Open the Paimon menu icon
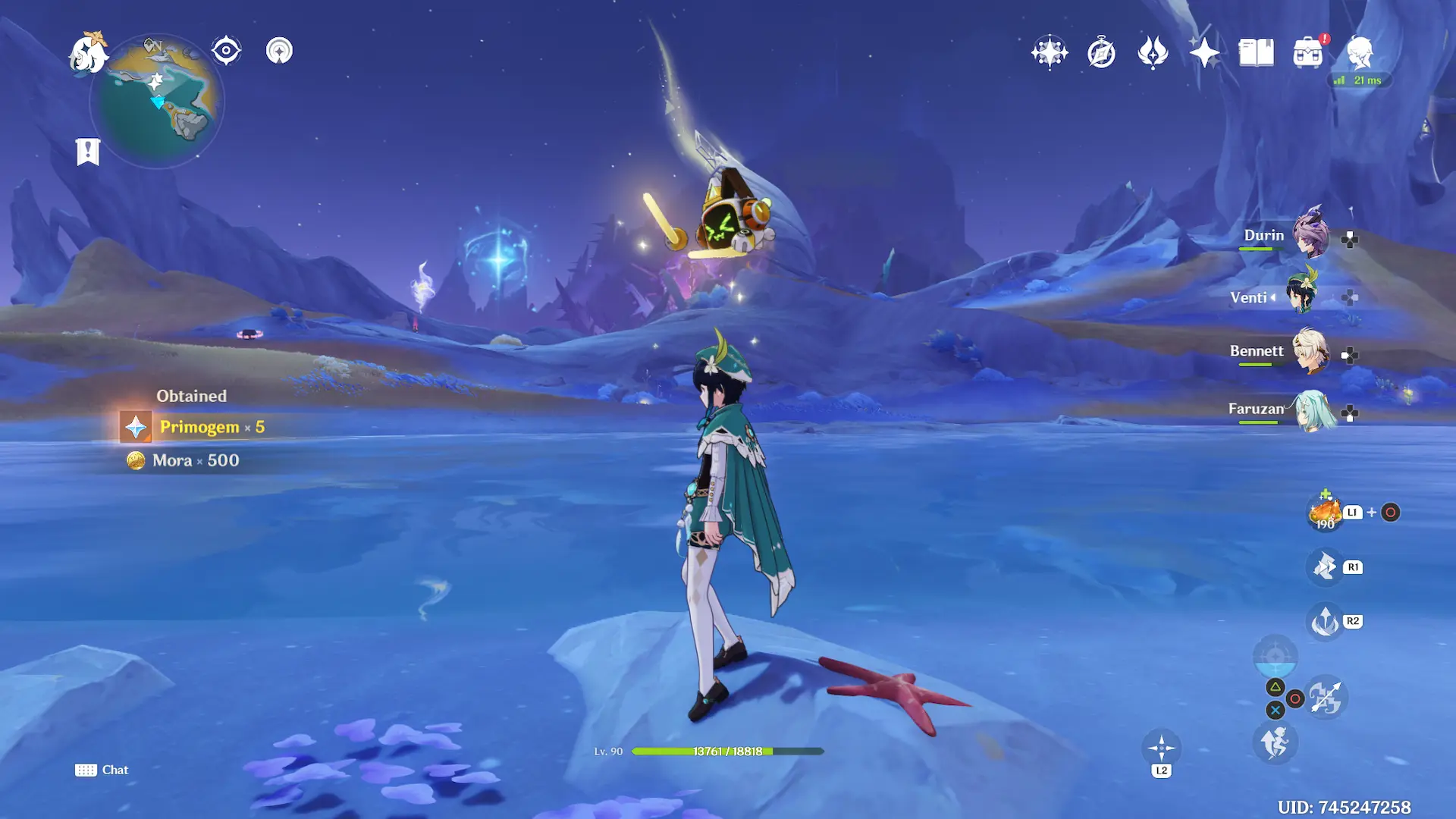This screenshot has height=819, width=1456. click(88, 53)
